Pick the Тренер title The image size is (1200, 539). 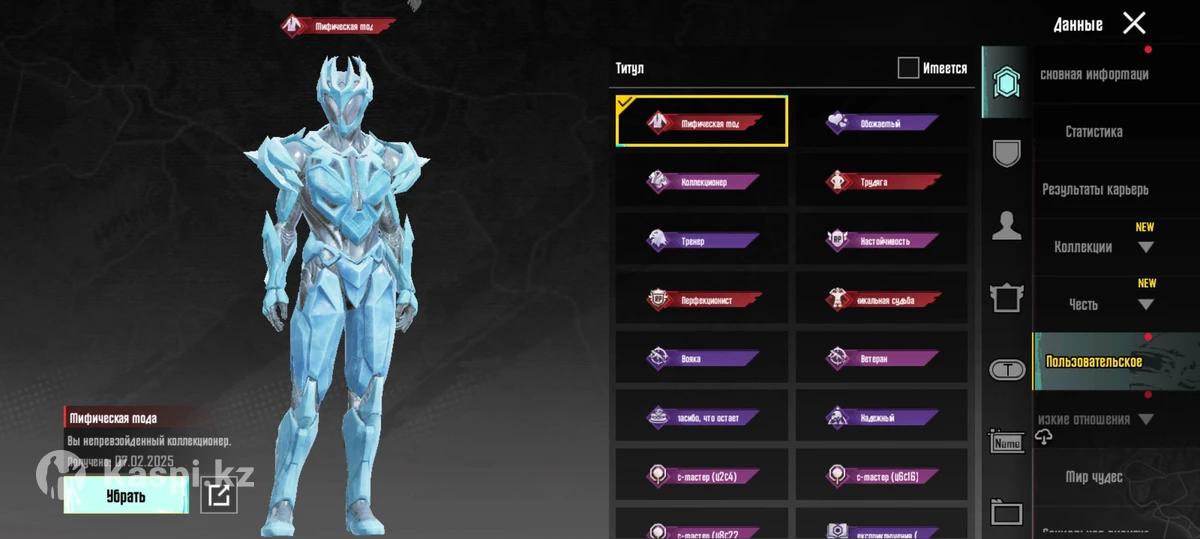(702, 241)
